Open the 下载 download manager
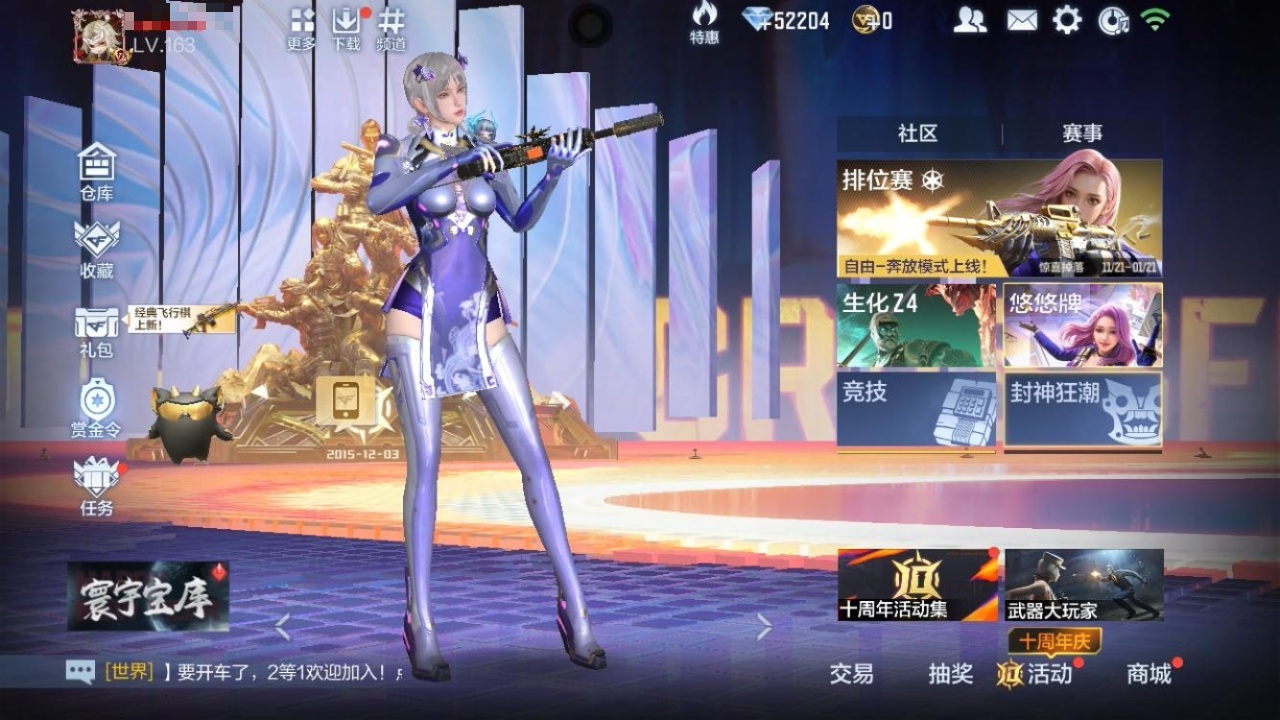 pyautogui.click(x=346, y=29)
